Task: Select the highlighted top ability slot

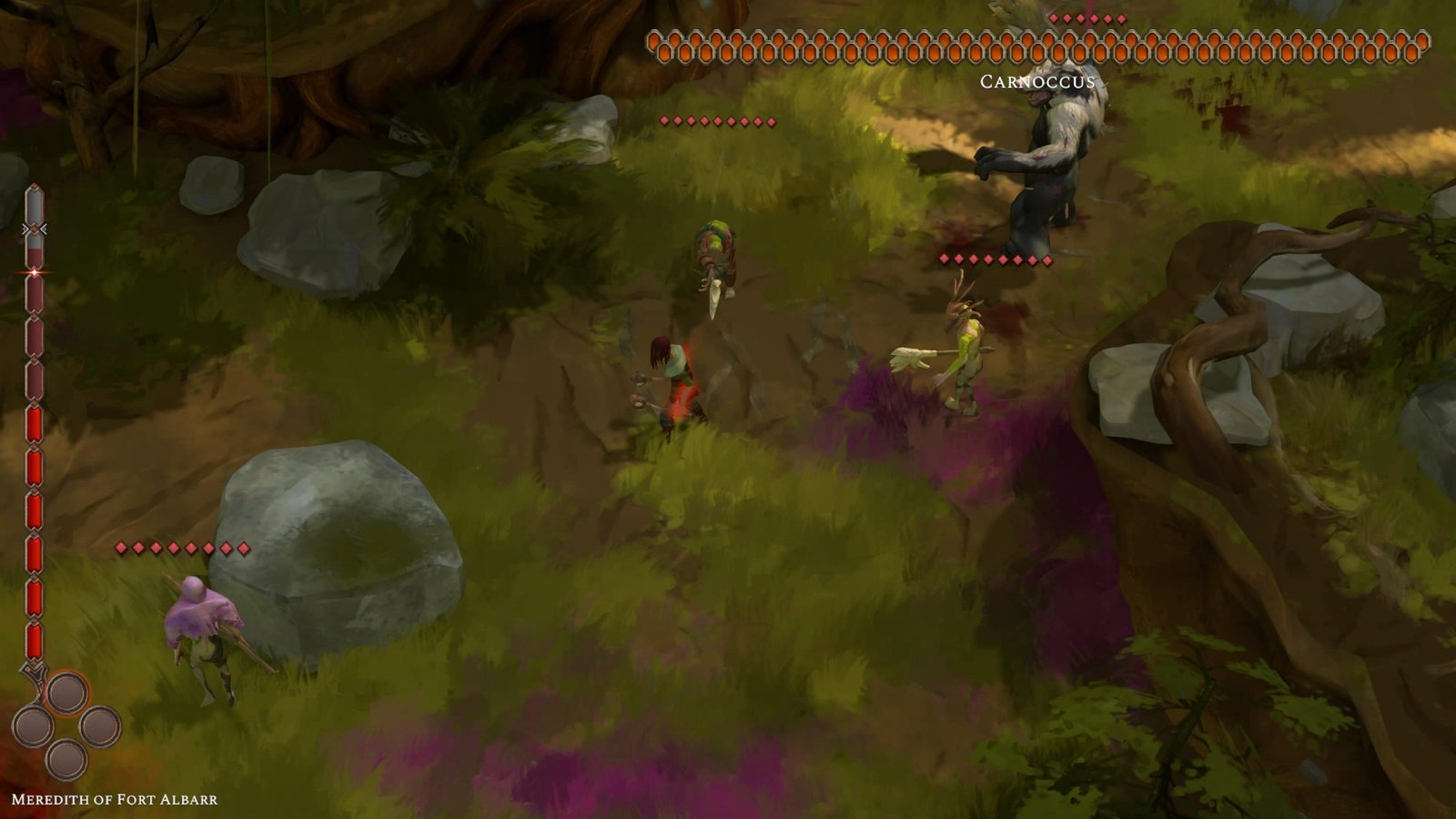Action: tap(66, 693)
